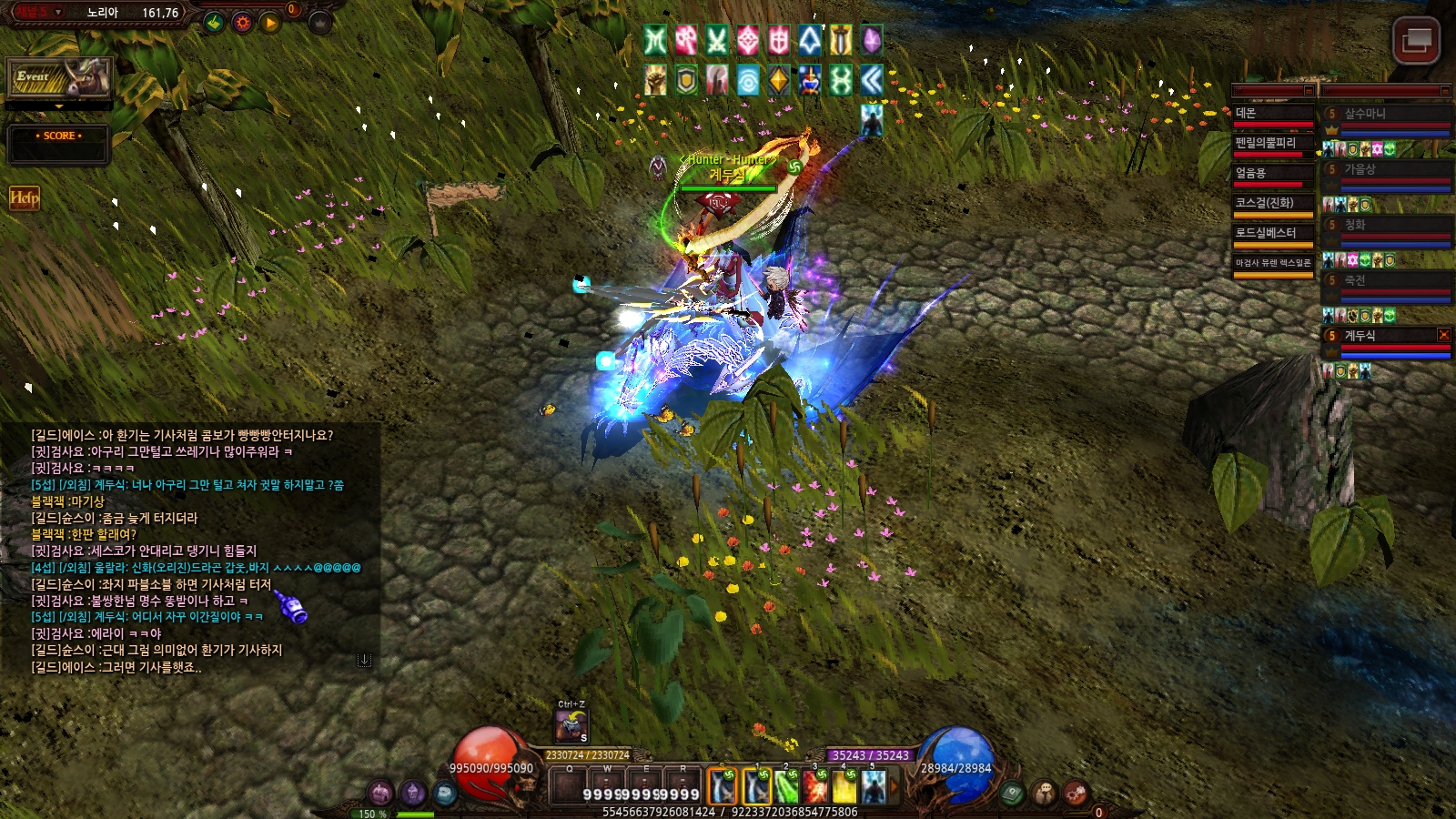This screenshot has width=1456, height=819.
Task: Expand the arrow below the Event banner
Action: [59, 106]
